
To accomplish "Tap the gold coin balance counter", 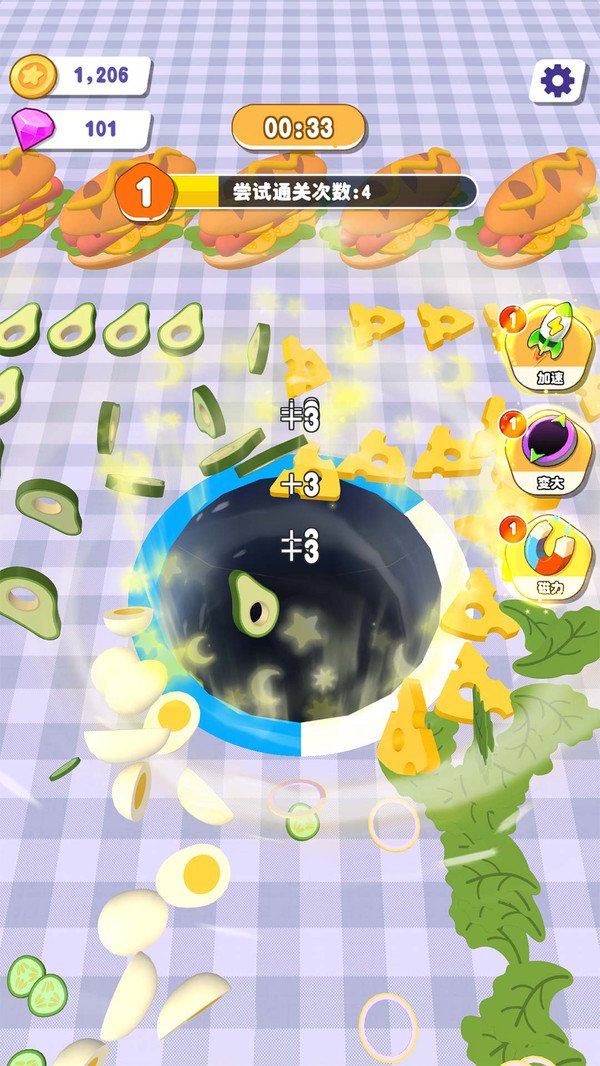I will click(x=82, y=76).
